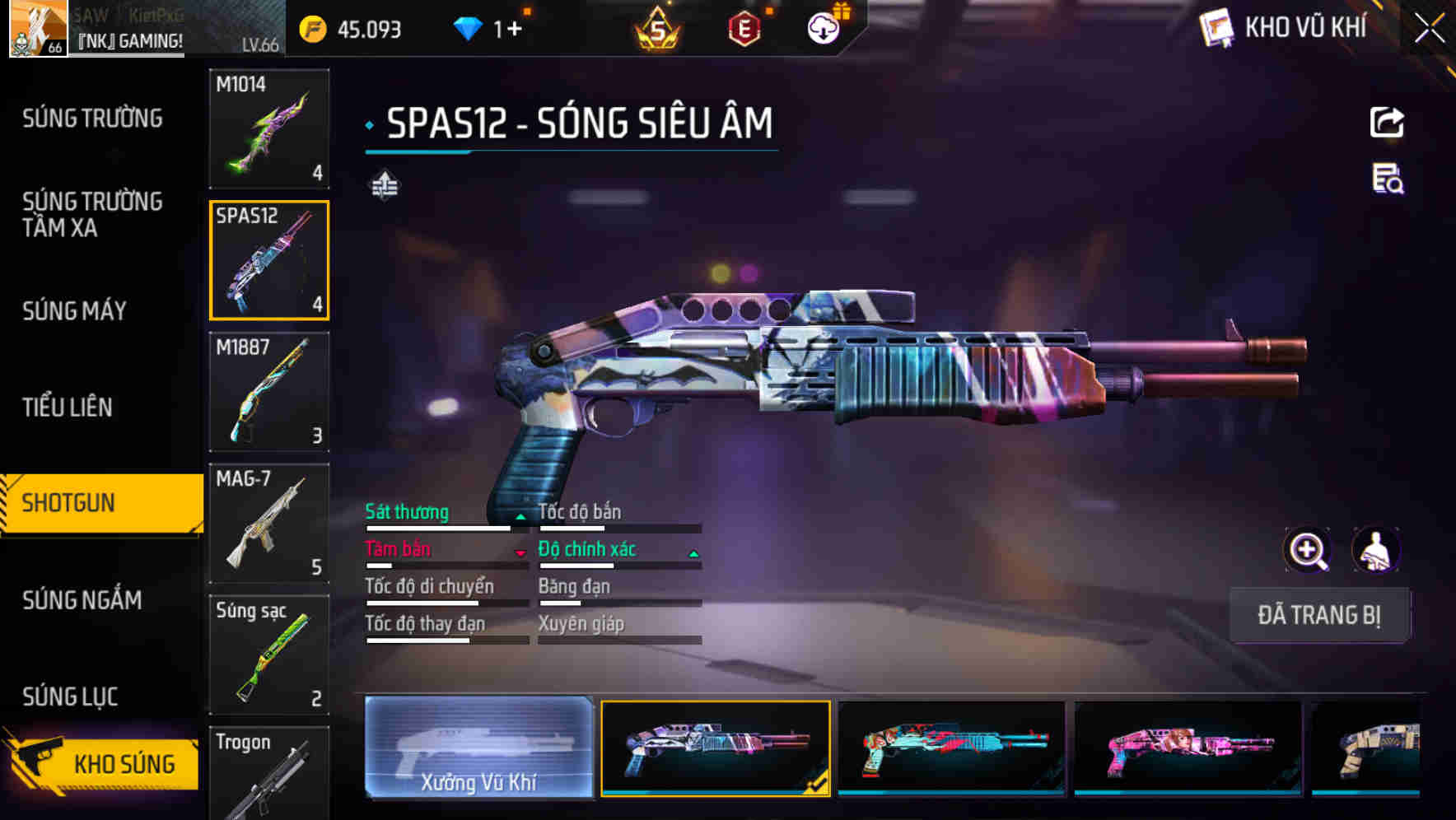This screenshot has width=1456, height=820.
Task: Switch to the TIỂU LIÊN category
Action: 68,407
